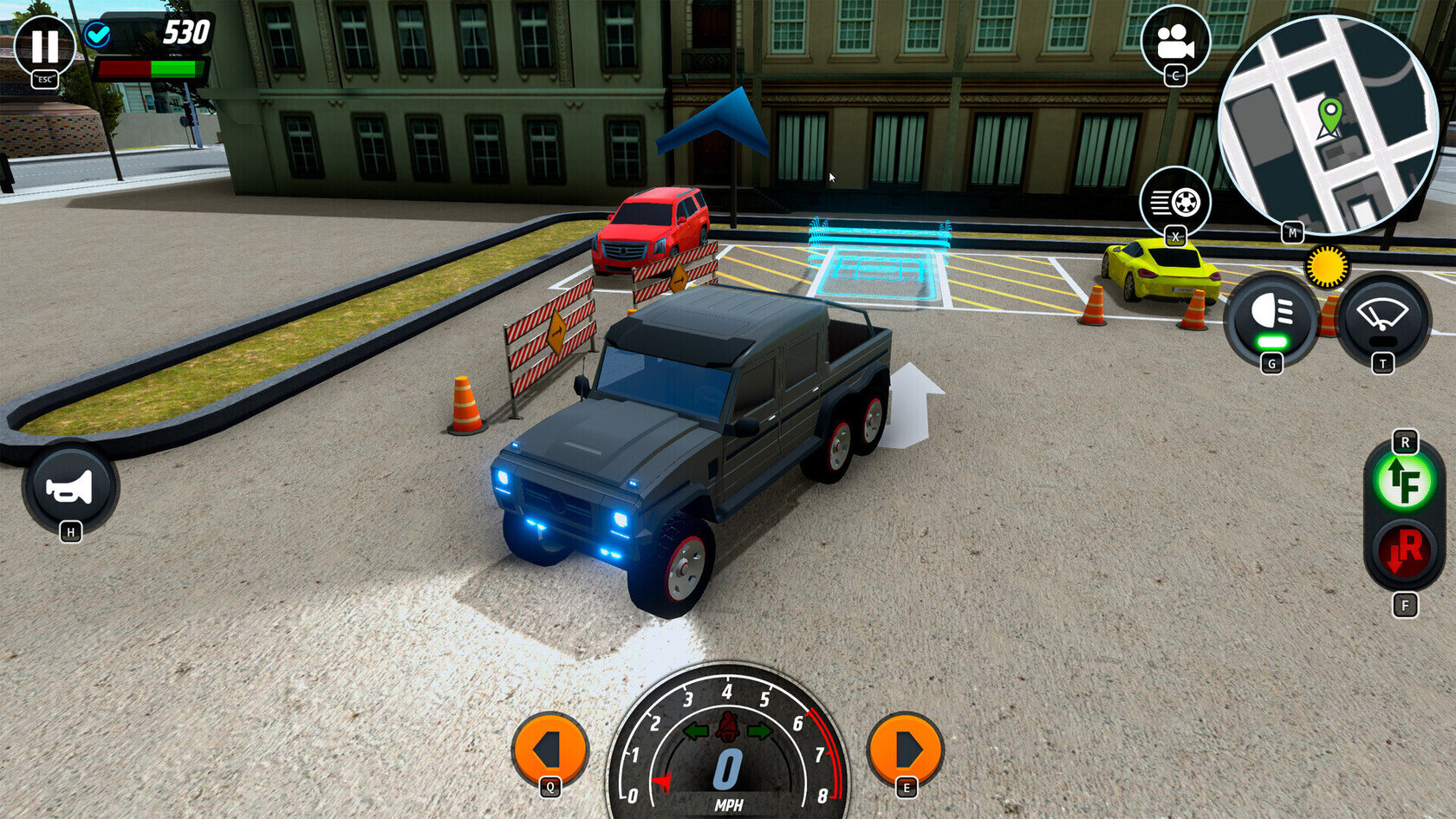Turn on the left turn signal
Image resolution: width=1456 pixels, height=819 pixels.
[549, 749]
